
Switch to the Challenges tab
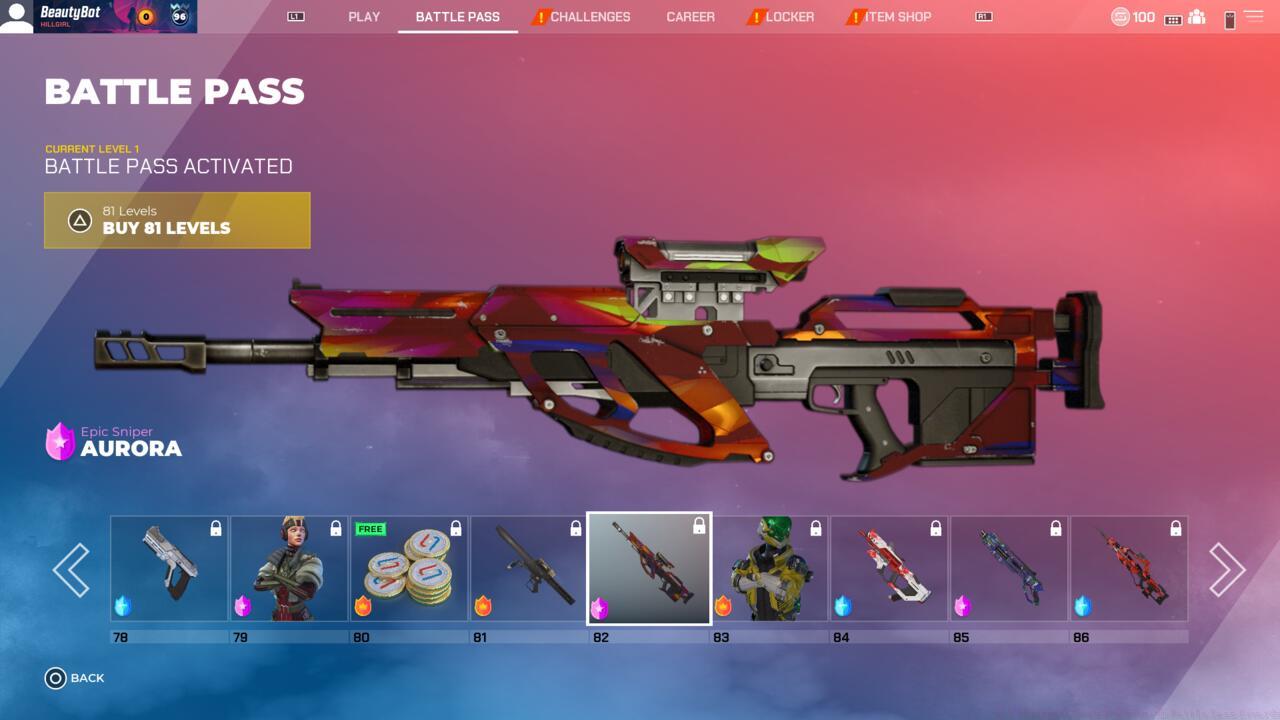[x=589, y=17]
